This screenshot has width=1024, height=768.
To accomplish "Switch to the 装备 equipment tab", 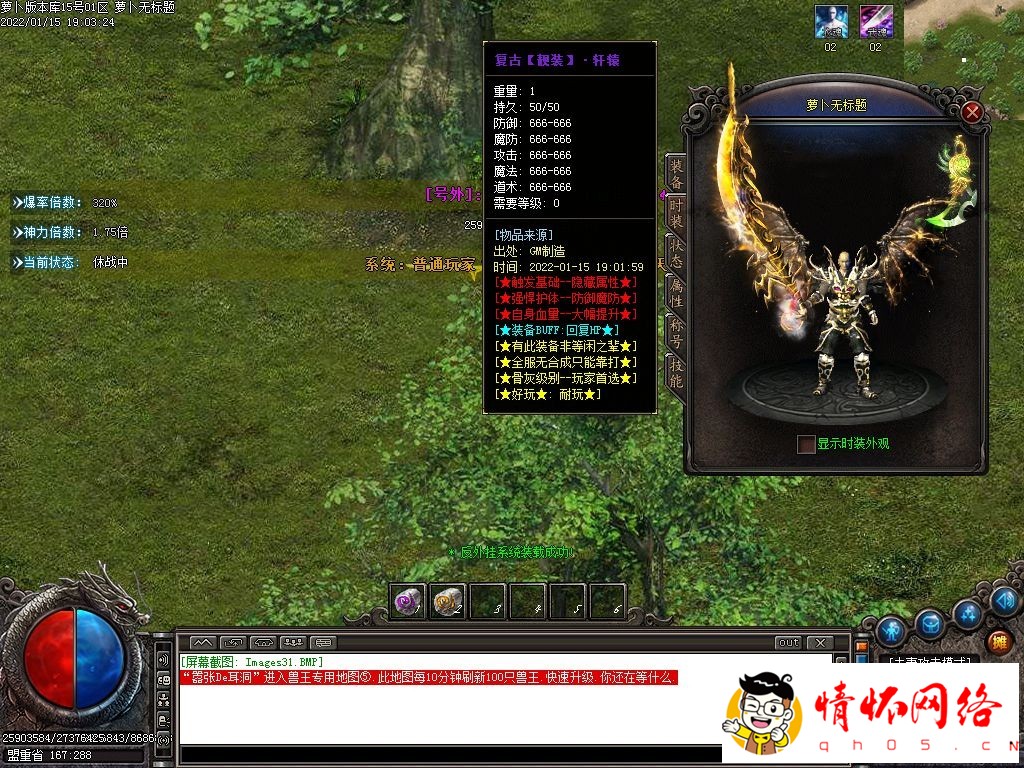I will pos(676,174).
